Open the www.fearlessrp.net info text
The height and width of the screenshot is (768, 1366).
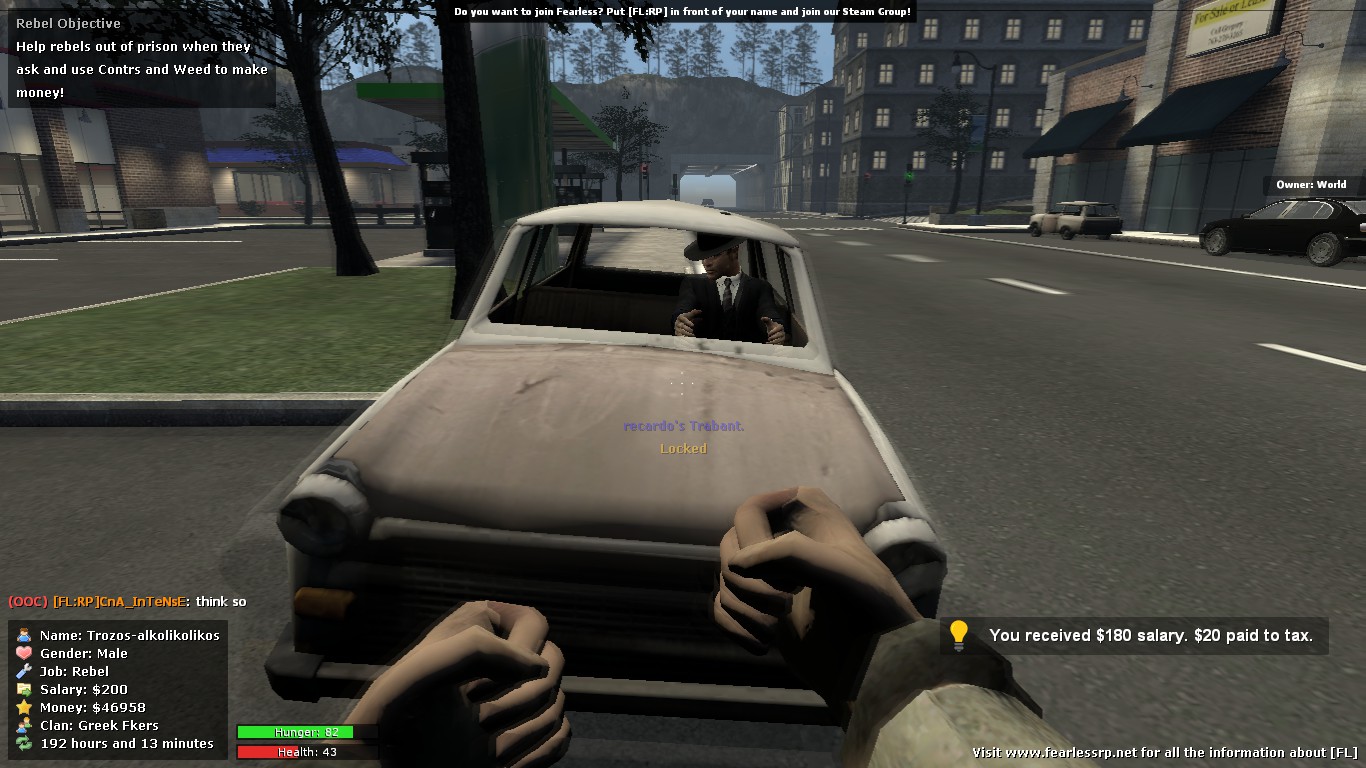[1164, 752]
